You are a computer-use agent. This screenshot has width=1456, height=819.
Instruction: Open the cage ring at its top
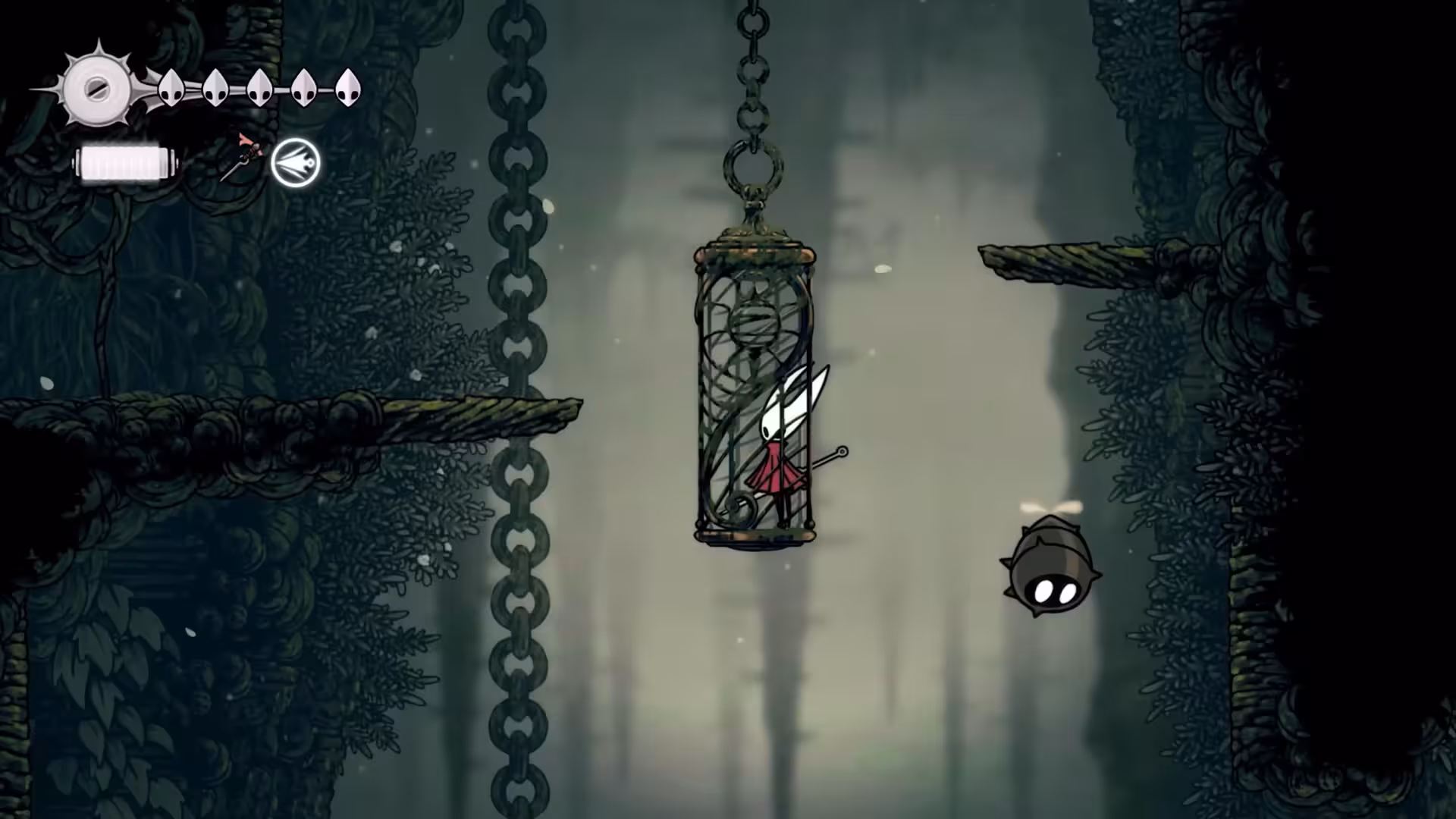753,167
